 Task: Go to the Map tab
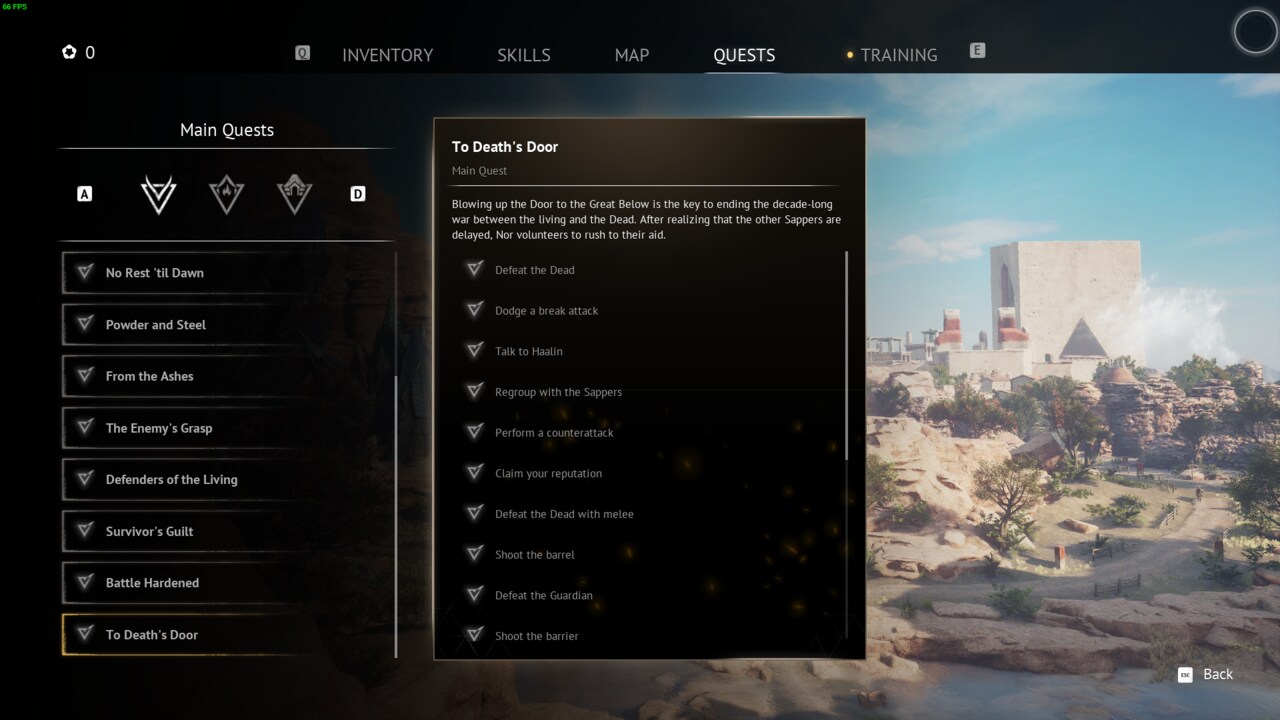click(x=632, y=55)
